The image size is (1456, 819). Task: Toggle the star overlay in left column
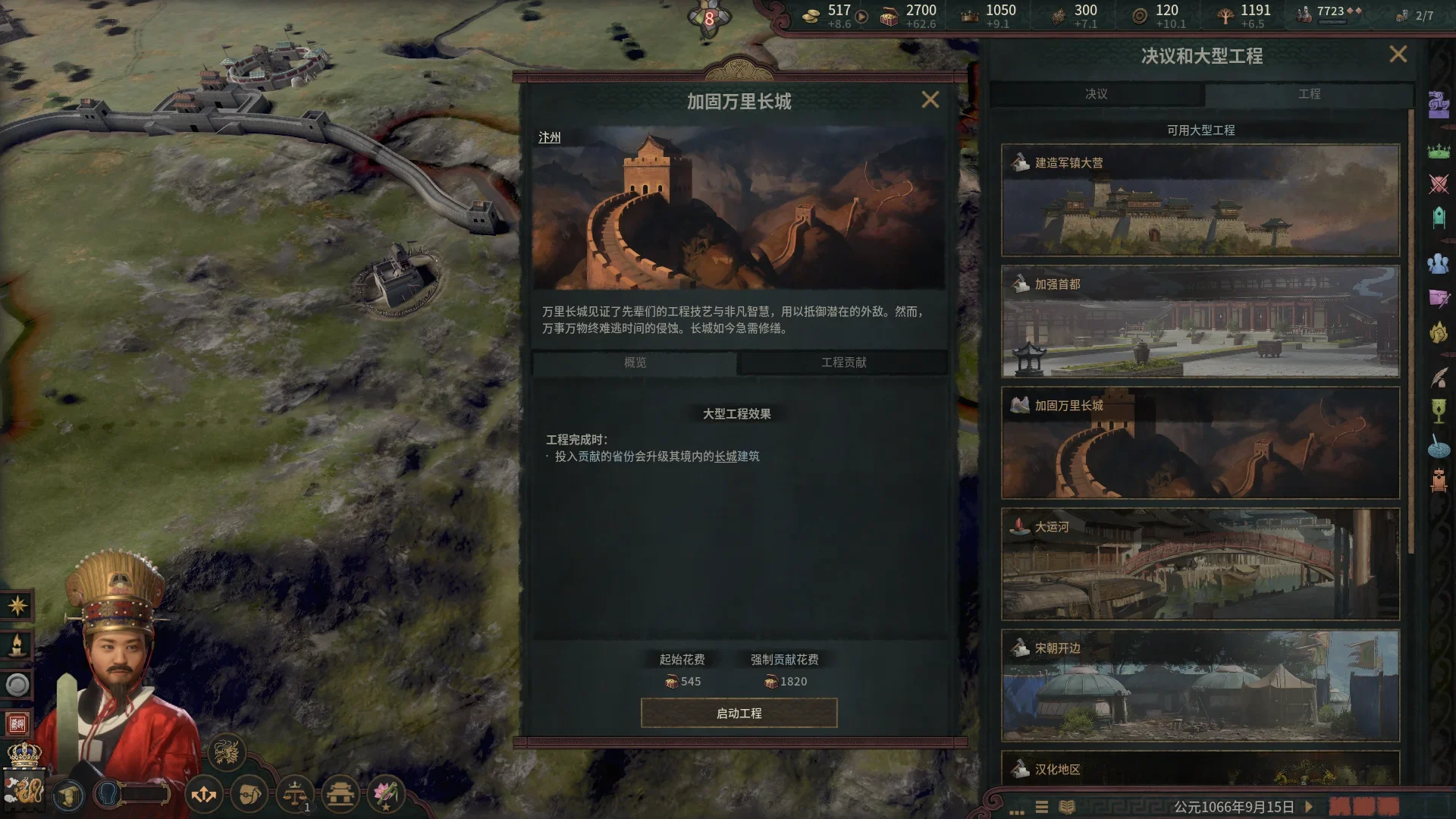[17, 605]
